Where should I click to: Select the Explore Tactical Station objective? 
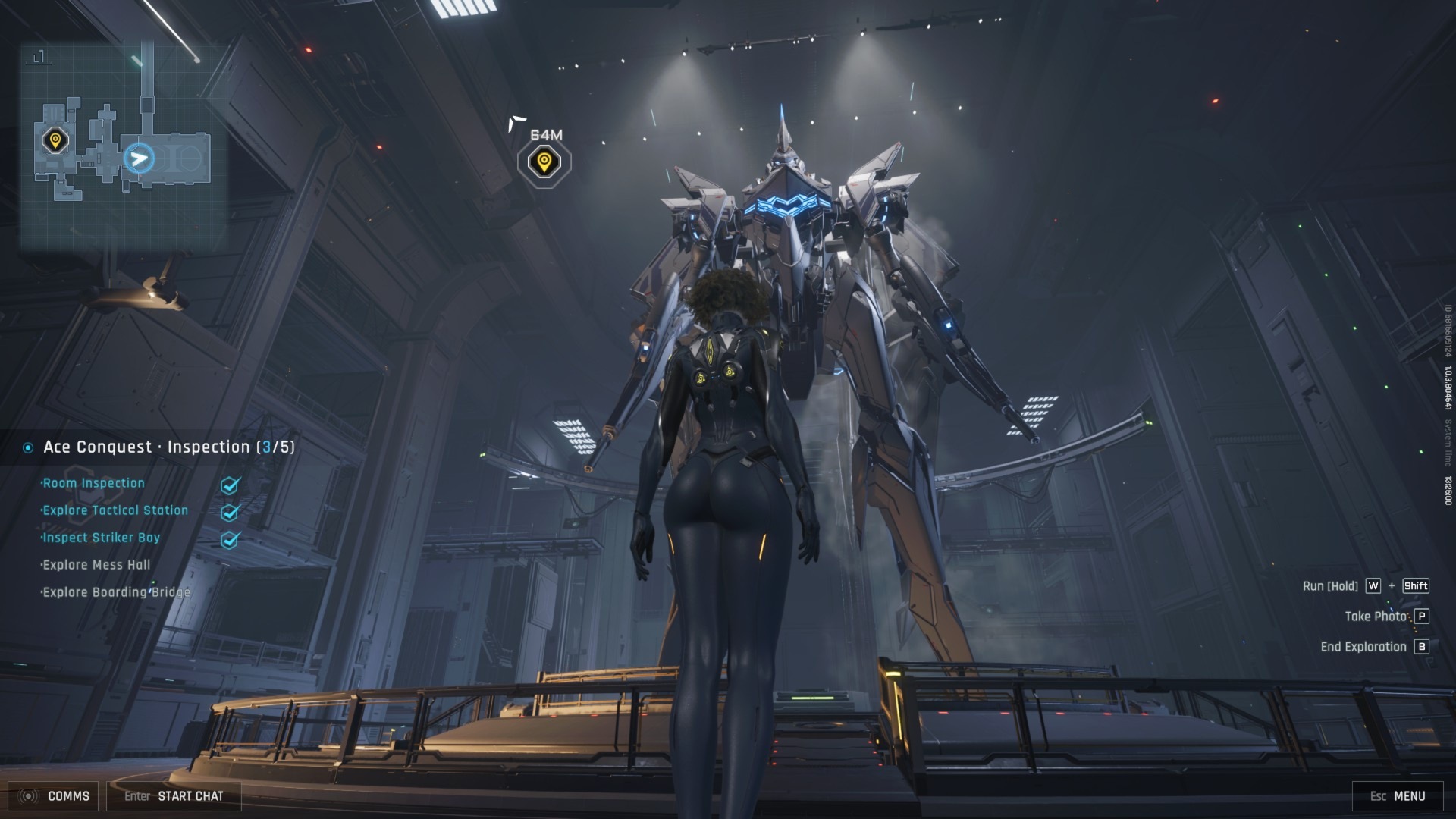pyautogui.click(x=115, y=510)
